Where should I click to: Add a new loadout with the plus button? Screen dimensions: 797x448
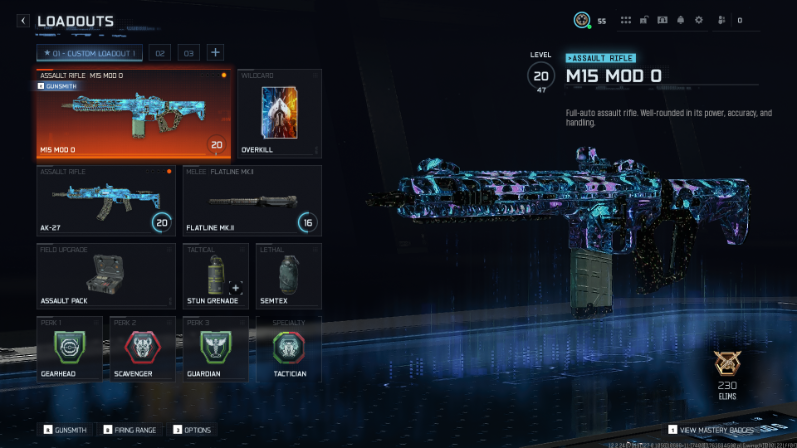pos(215,53)
